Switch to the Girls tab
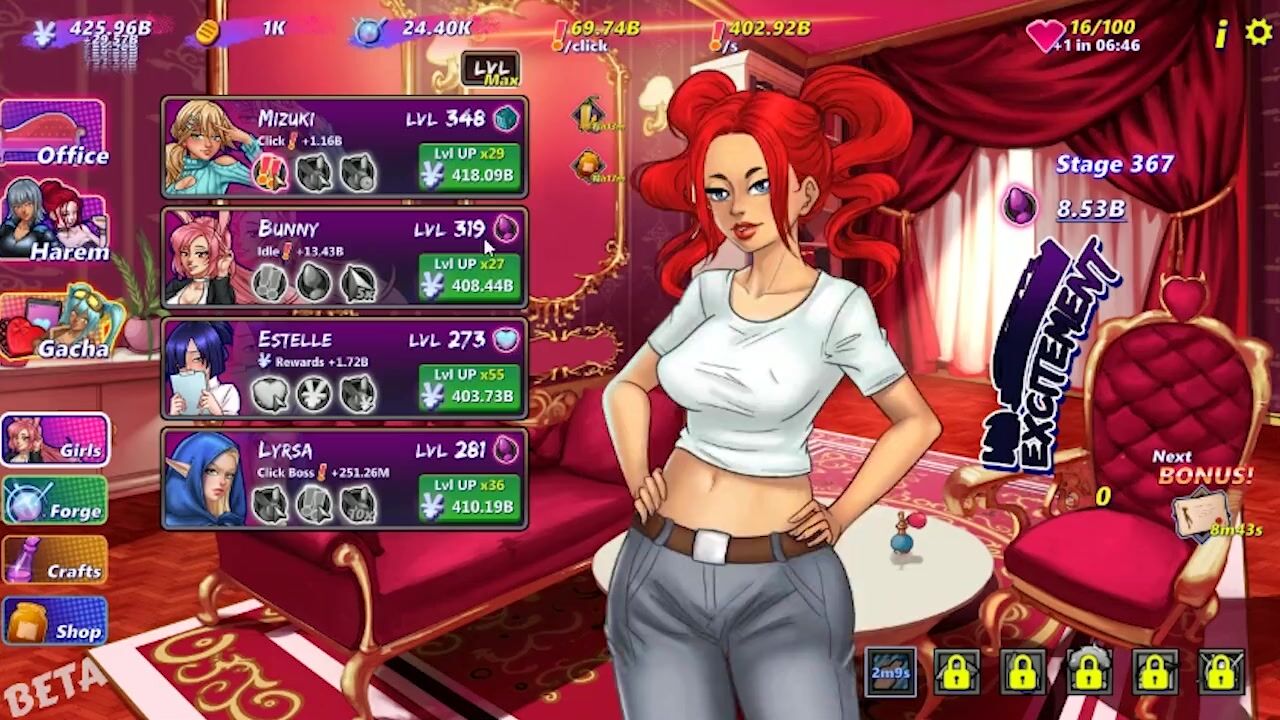Image resolution: width=1280 pixels, height=720 pixels. (x=55, y=441)
